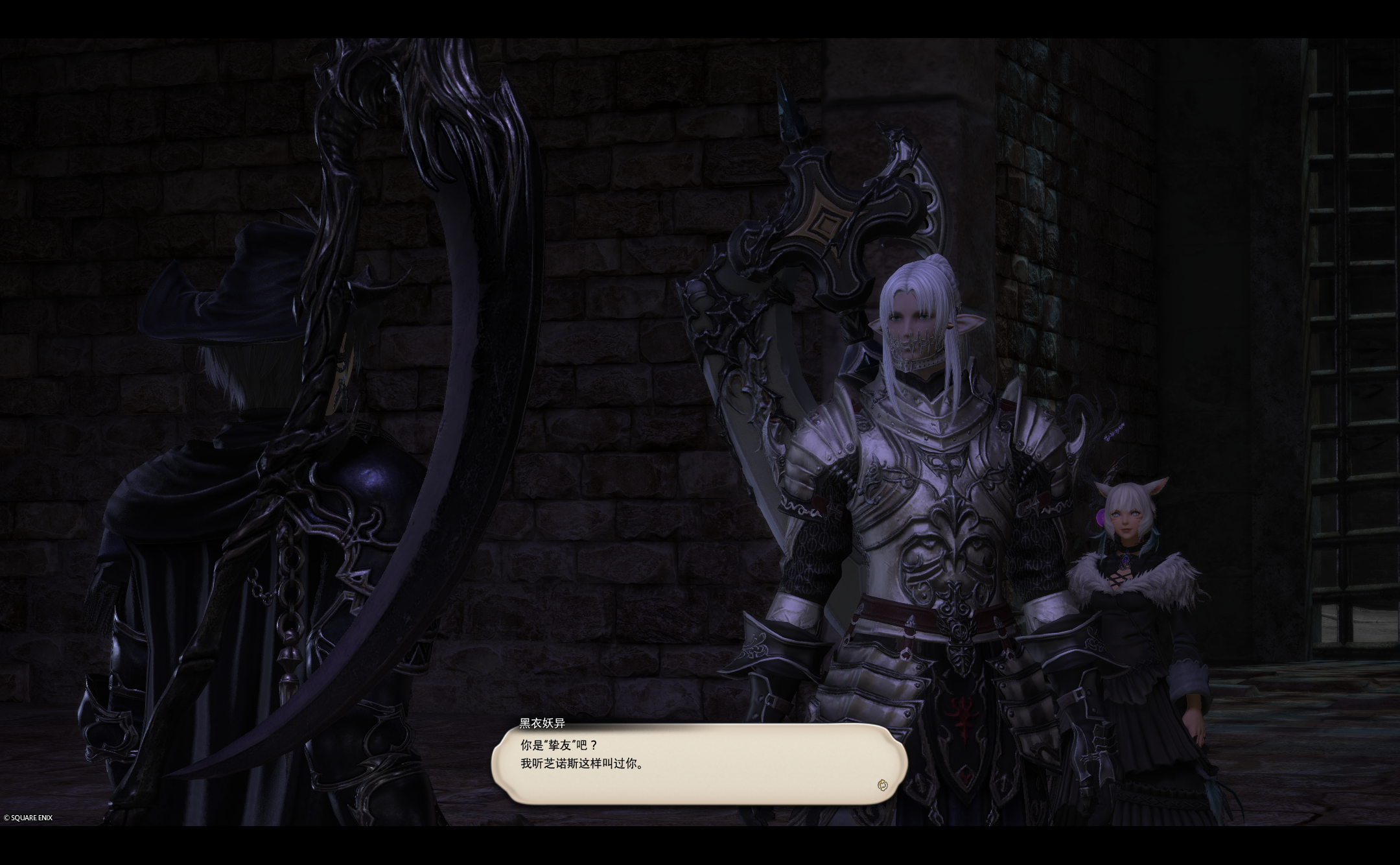Click the dialogue box's continue swirl icon
The image size is (1400, 865).
(x=881, y=785)
